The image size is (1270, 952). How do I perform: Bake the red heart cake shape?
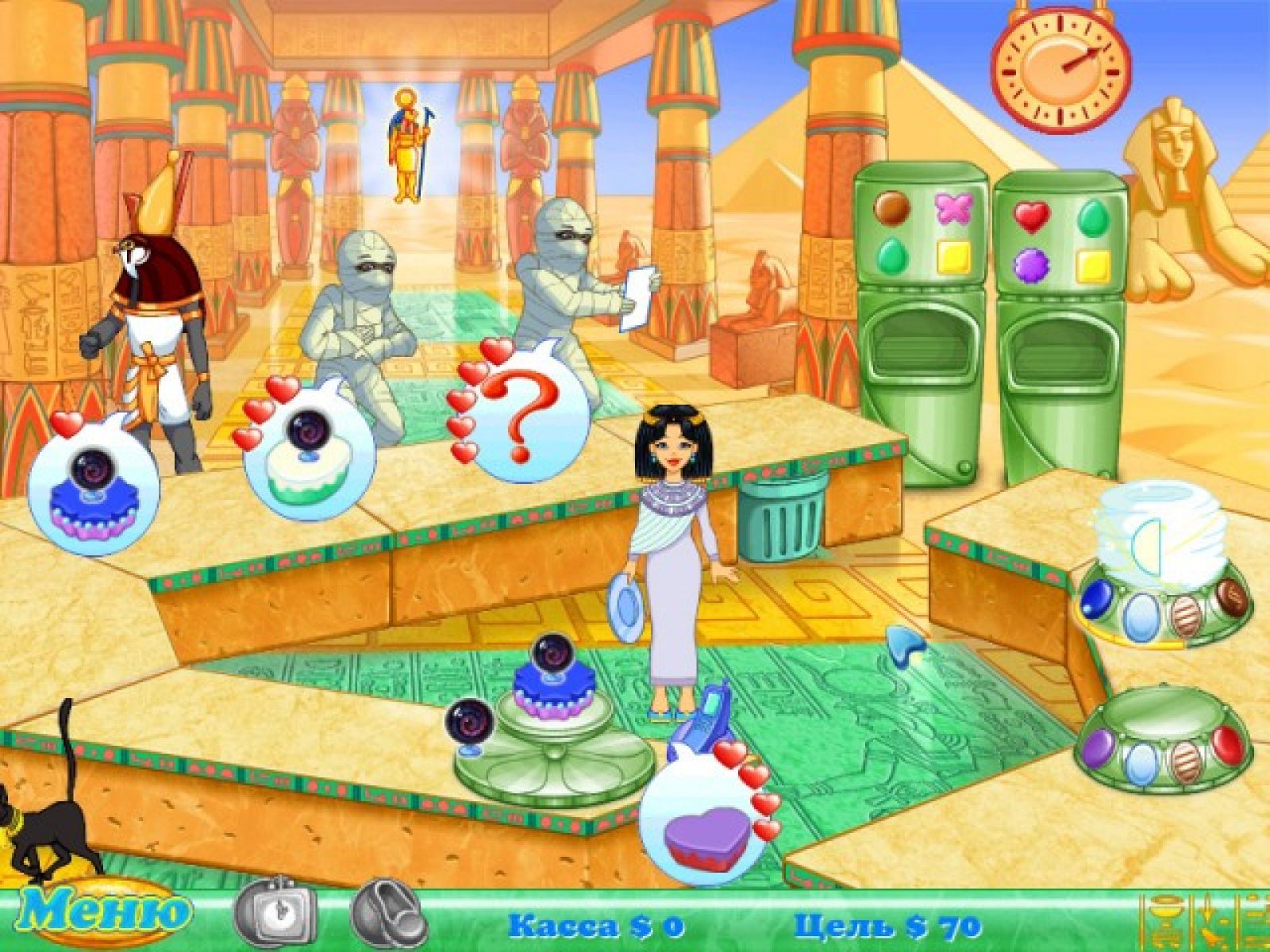pos(1032,216)
